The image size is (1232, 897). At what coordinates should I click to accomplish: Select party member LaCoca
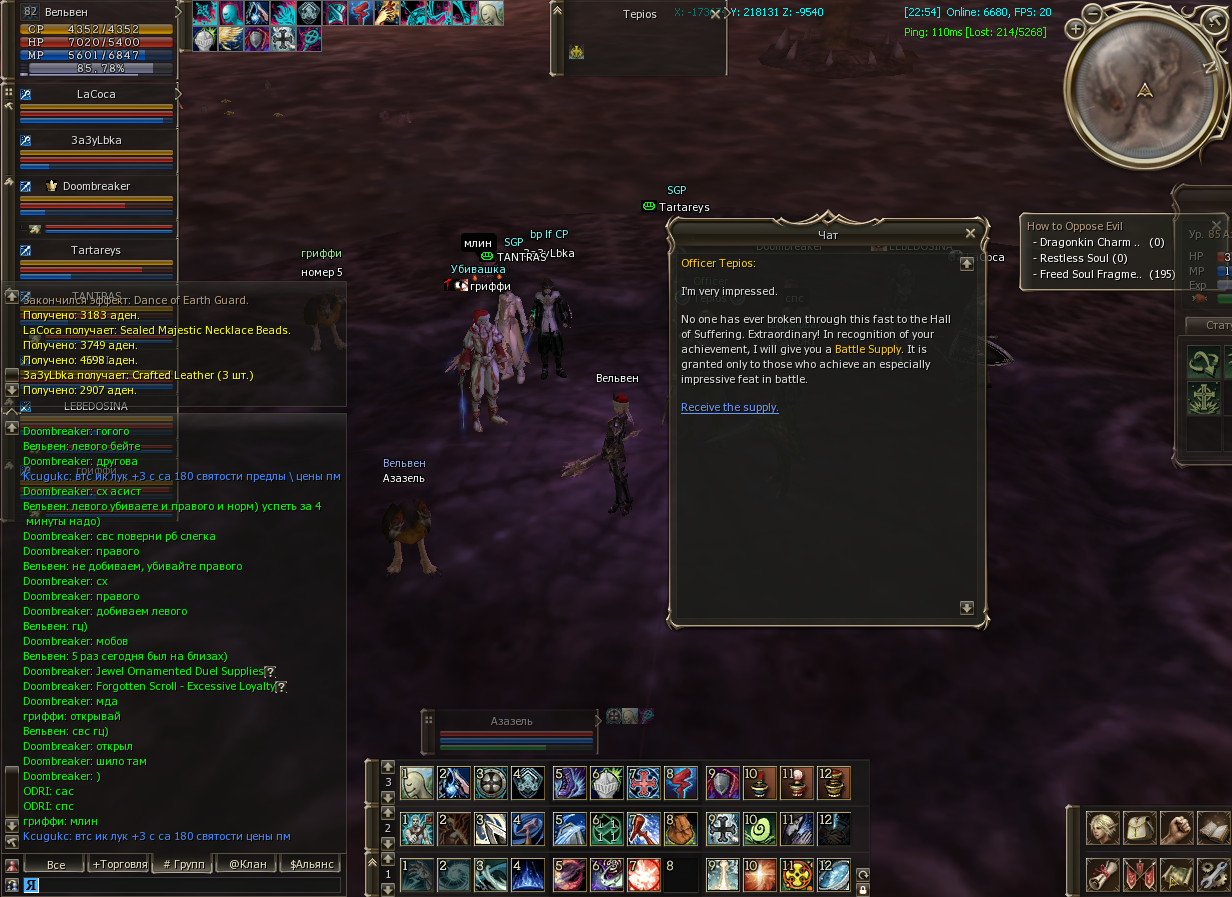tap(96, 94)
